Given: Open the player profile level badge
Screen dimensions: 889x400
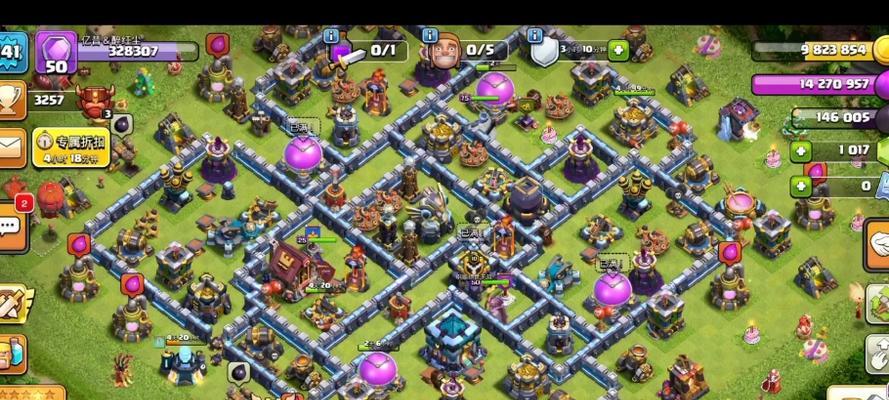Looking at the screenshot, I should pyautogui.click(x=10, y=52).
